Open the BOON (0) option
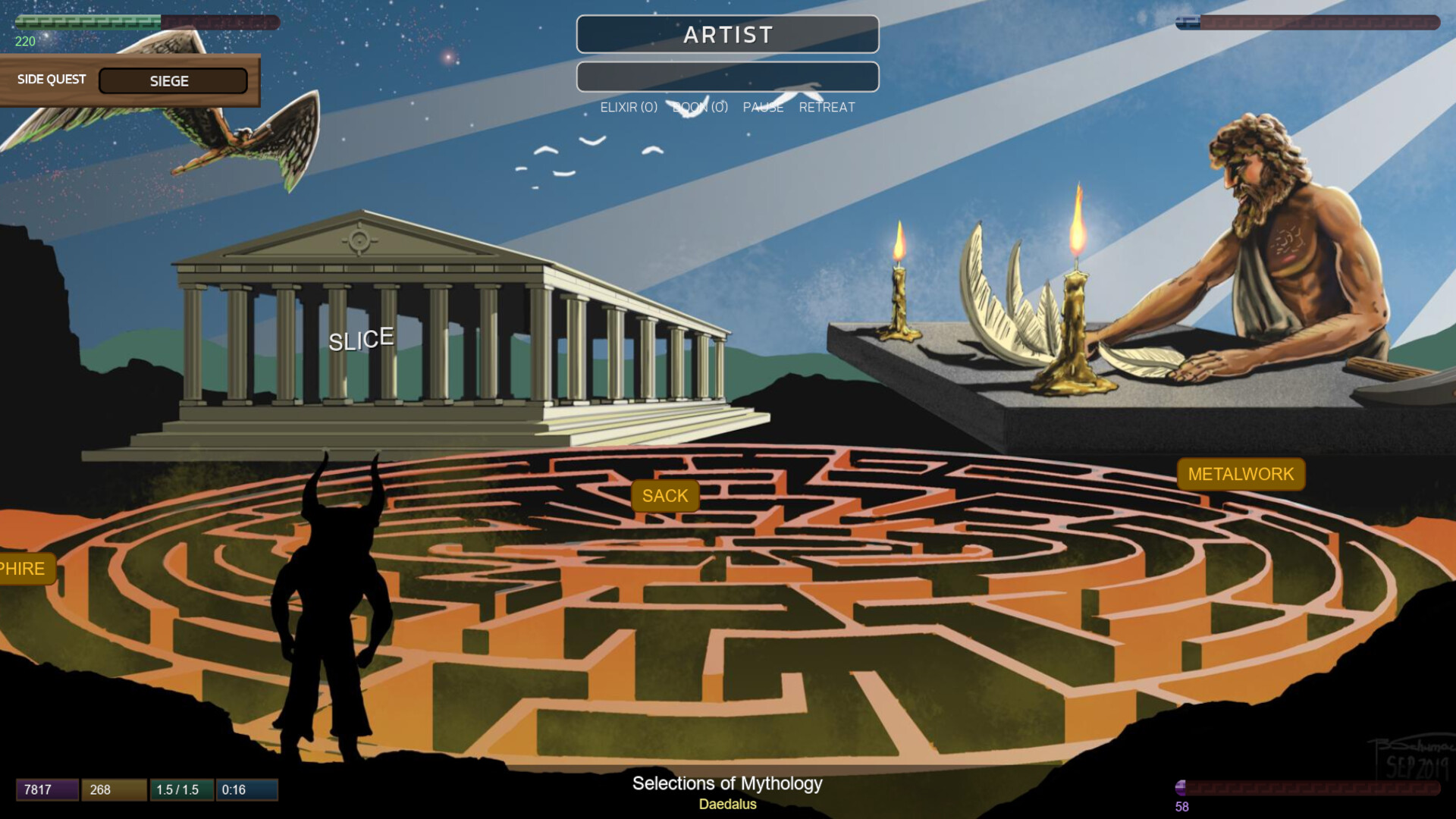Viewport: 1456px width, 819px height. 698,107
